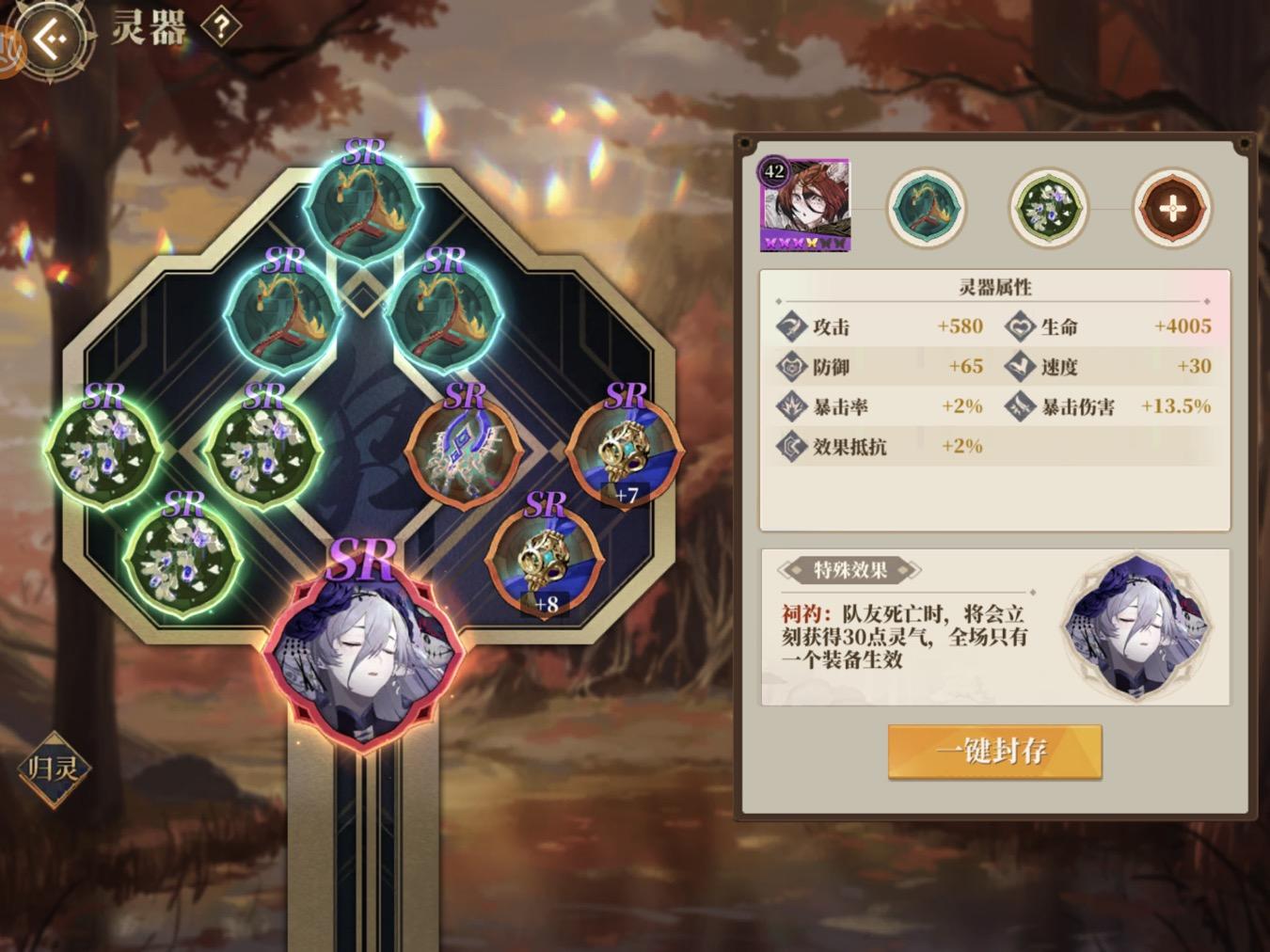
Task: Click the 生命 health stat icon
Action: coord(1021,327)
